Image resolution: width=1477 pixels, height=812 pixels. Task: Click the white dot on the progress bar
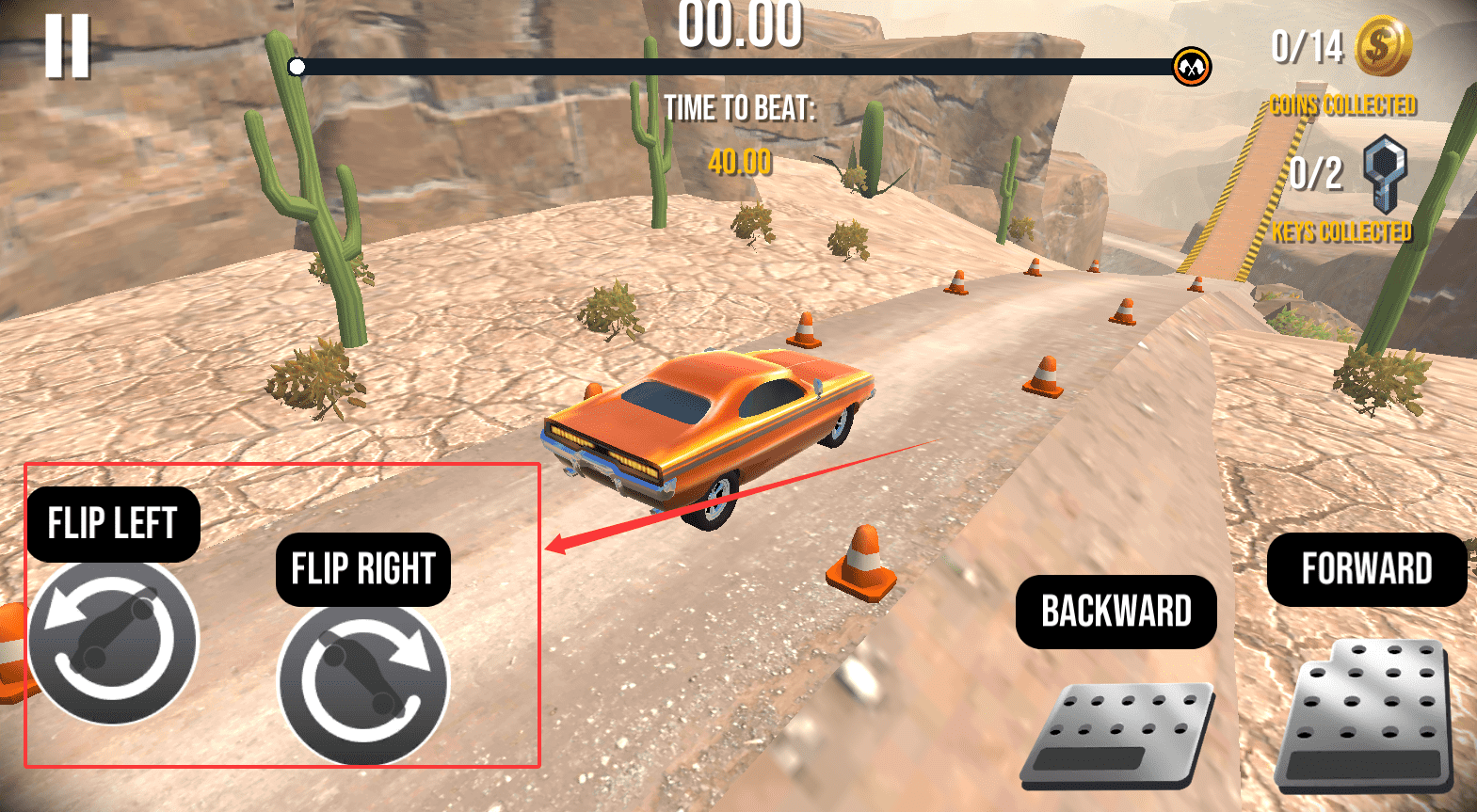[296, 66]
